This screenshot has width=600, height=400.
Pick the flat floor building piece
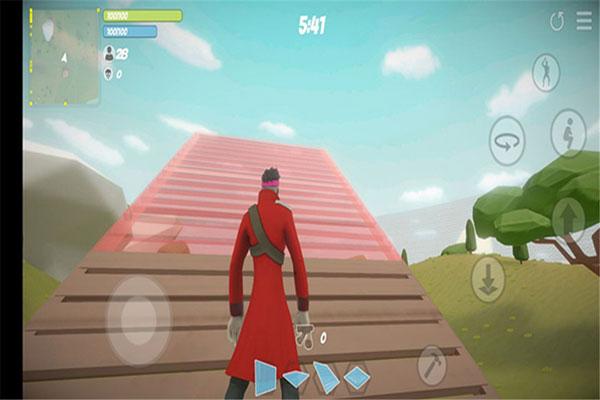[x=296, y=379]
